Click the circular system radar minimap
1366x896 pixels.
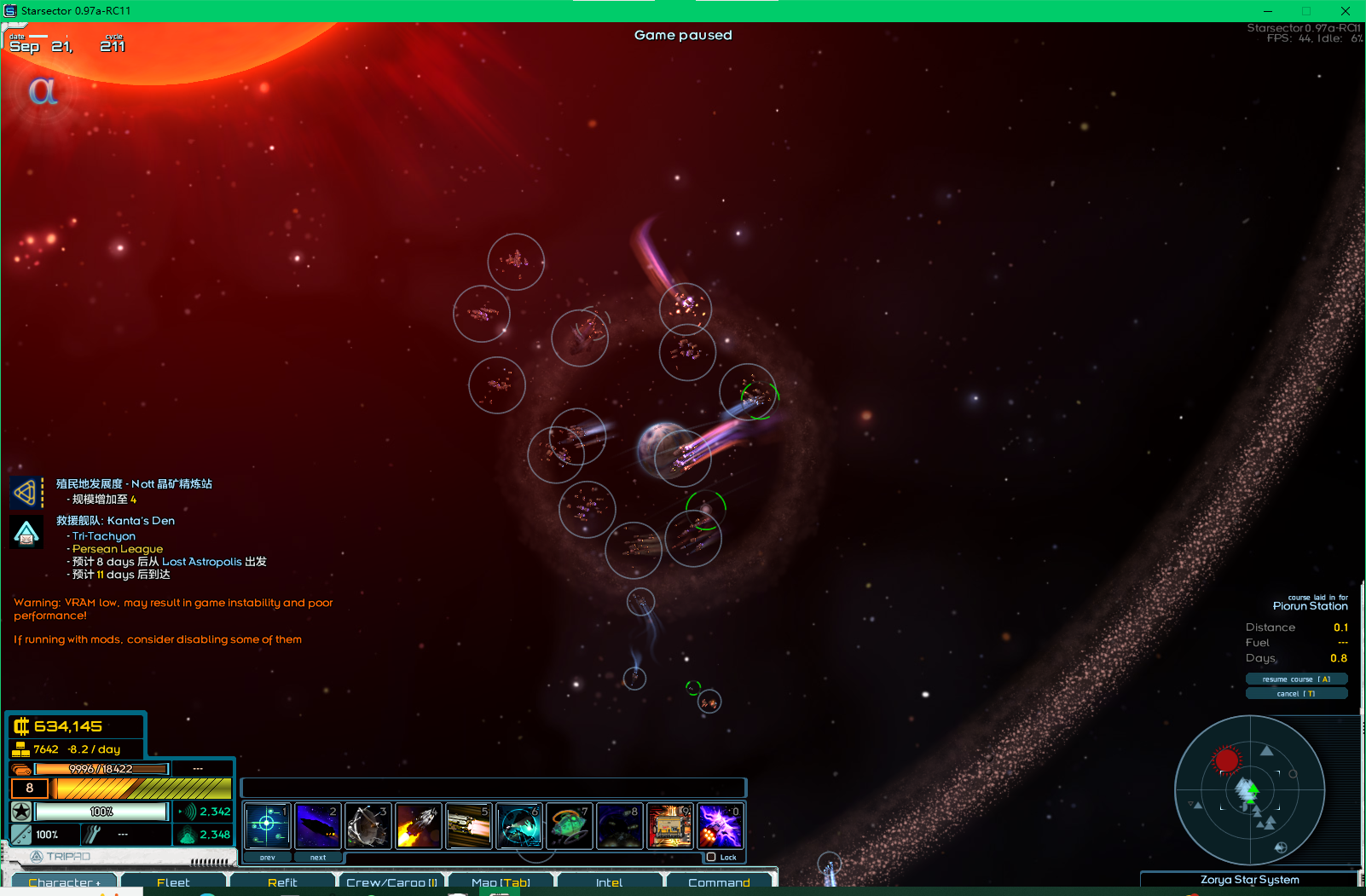(x=1249, y=790)
